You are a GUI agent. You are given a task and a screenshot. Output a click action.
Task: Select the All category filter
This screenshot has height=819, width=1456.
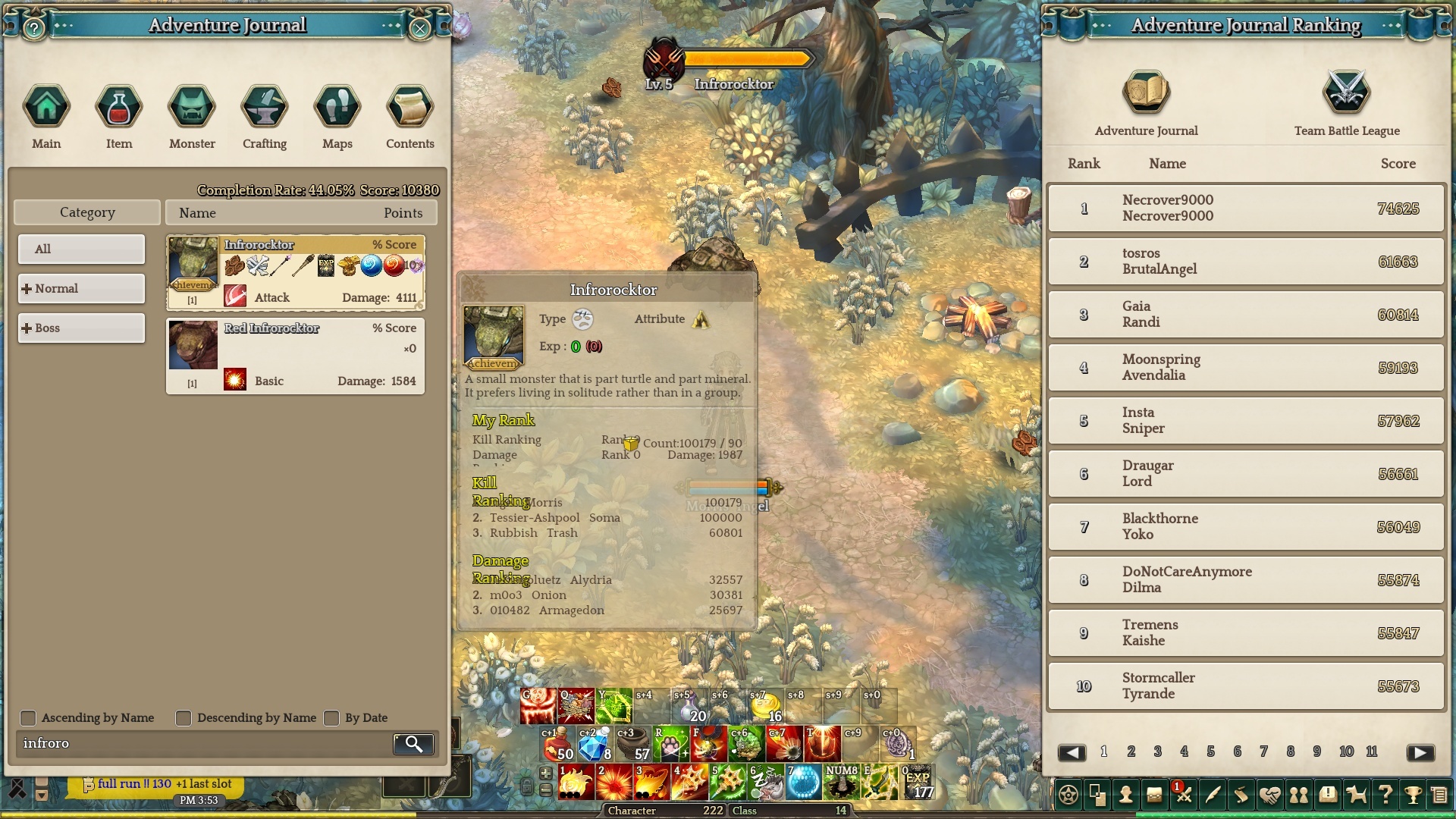tap(81, 249)
